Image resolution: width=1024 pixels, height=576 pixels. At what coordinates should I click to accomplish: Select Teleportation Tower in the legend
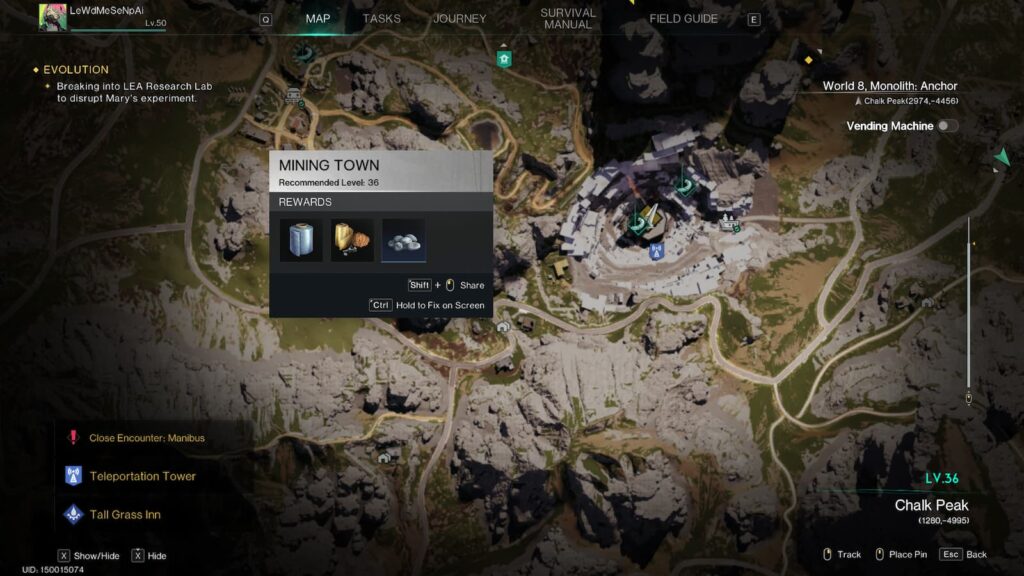click(x=142, y=476)
